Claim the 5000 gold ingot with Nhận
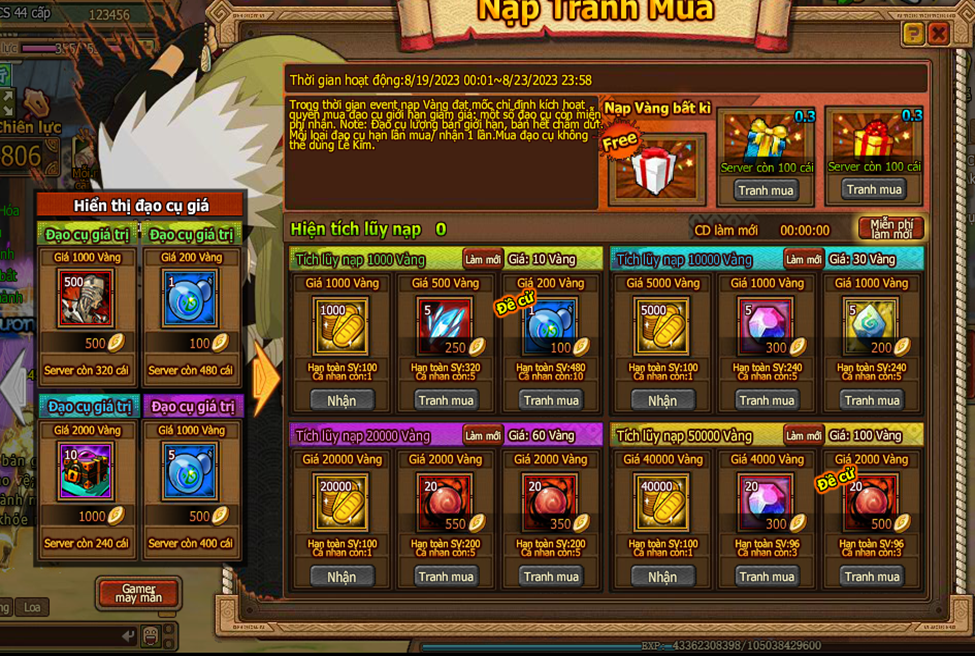 pyautogui.click(x=662, y=400)
